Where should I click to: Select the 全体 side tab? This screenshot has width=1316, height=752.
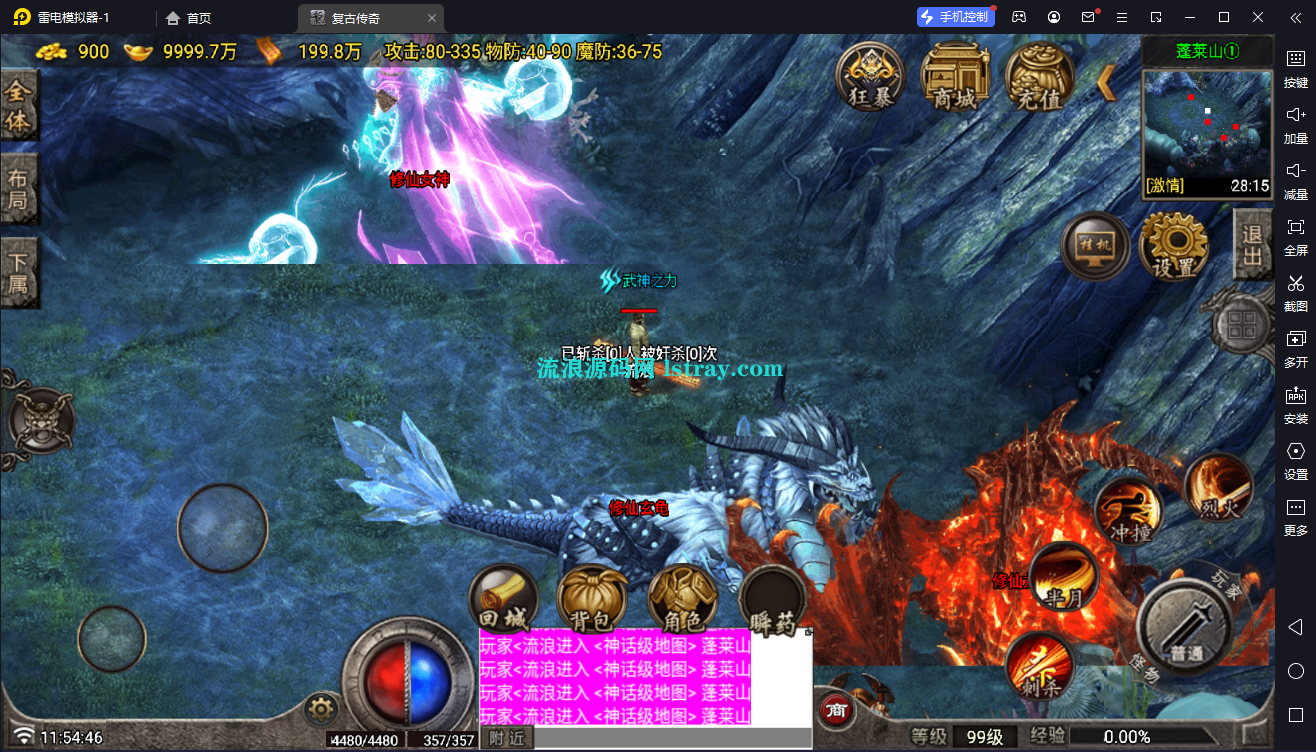[19, 106]
